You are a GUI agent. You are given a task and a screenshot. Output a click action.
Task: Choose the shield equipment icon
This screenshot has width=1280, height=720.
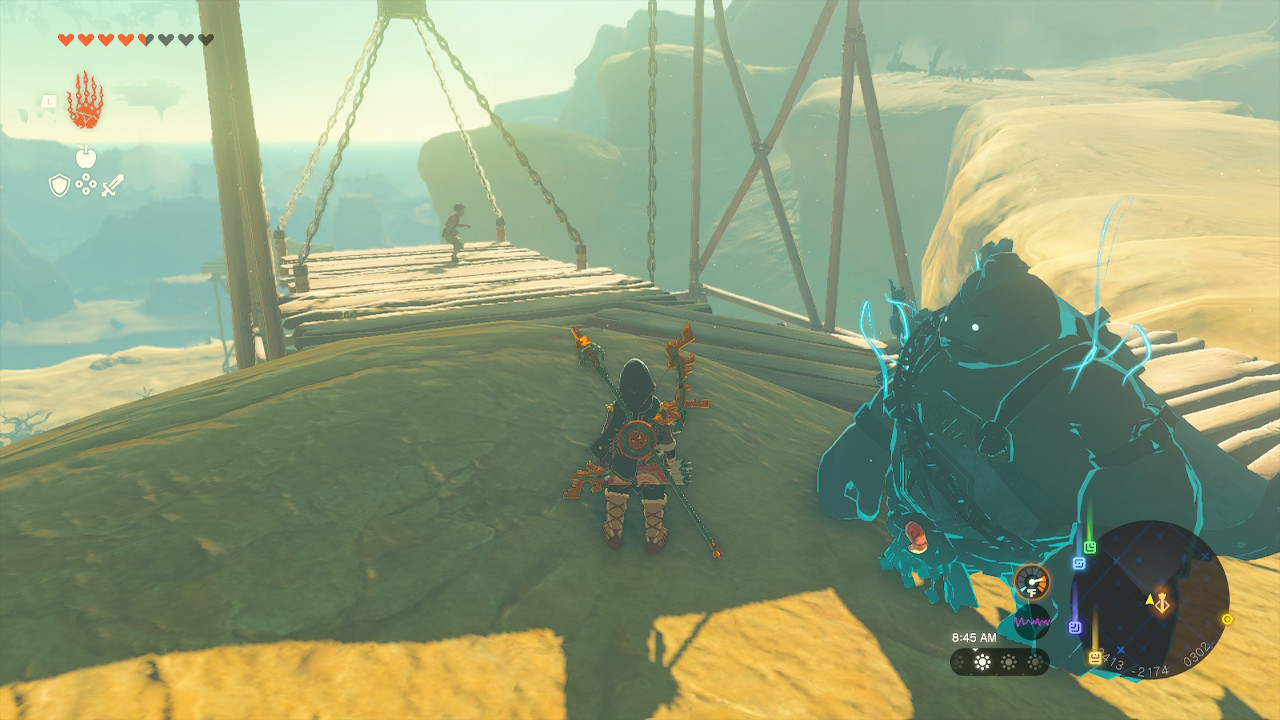tap(60, 185)
